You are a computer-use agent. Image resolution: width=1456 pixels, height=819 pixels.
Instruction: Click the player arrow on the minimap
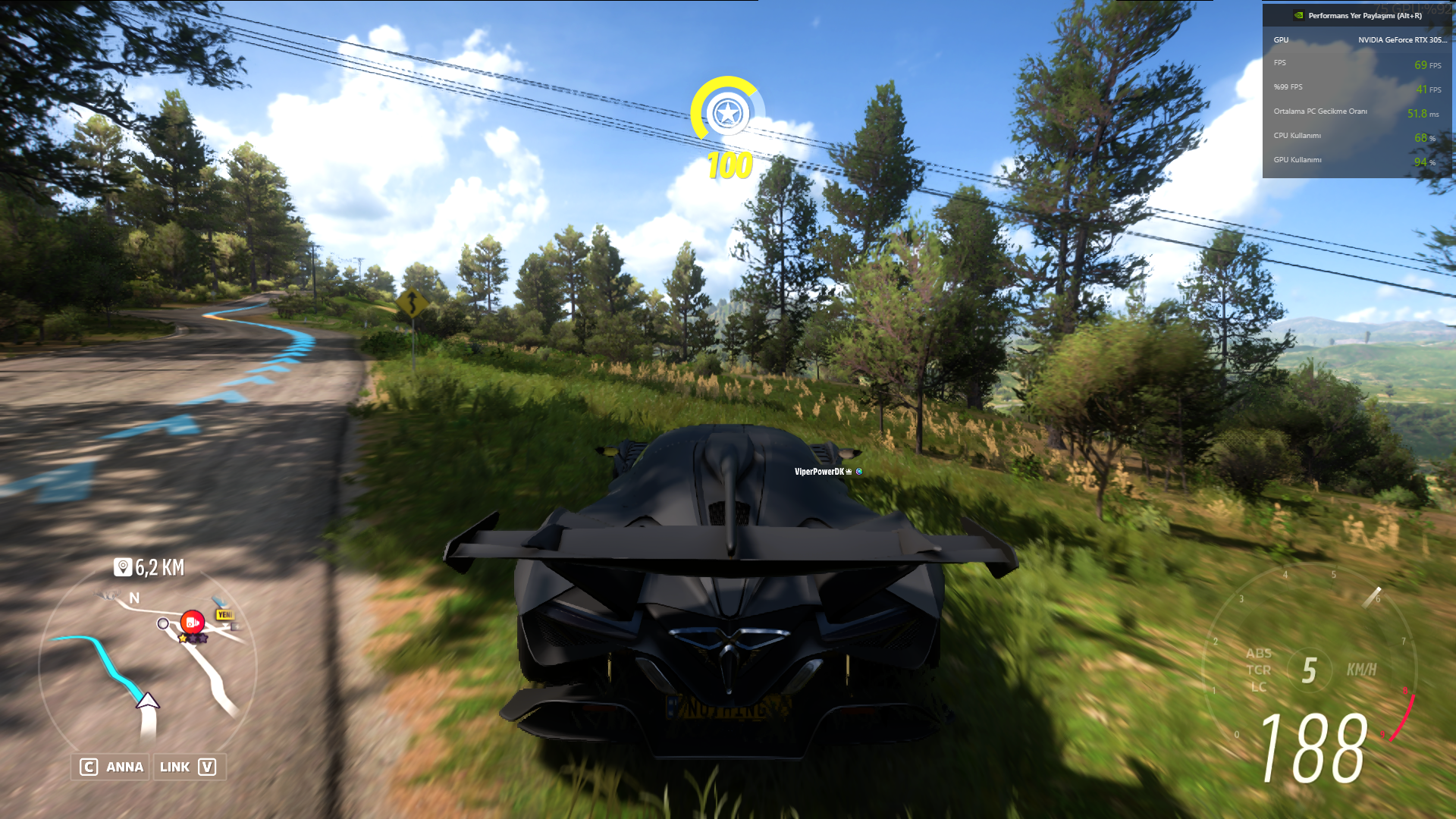tap(148, 701)
